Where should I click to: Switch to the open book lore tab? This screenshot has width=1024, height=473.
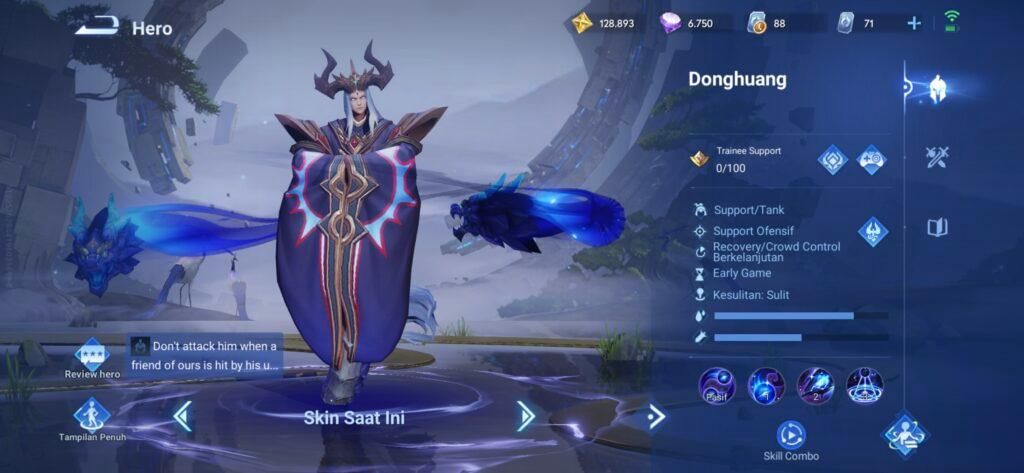[x=937, y=227]
